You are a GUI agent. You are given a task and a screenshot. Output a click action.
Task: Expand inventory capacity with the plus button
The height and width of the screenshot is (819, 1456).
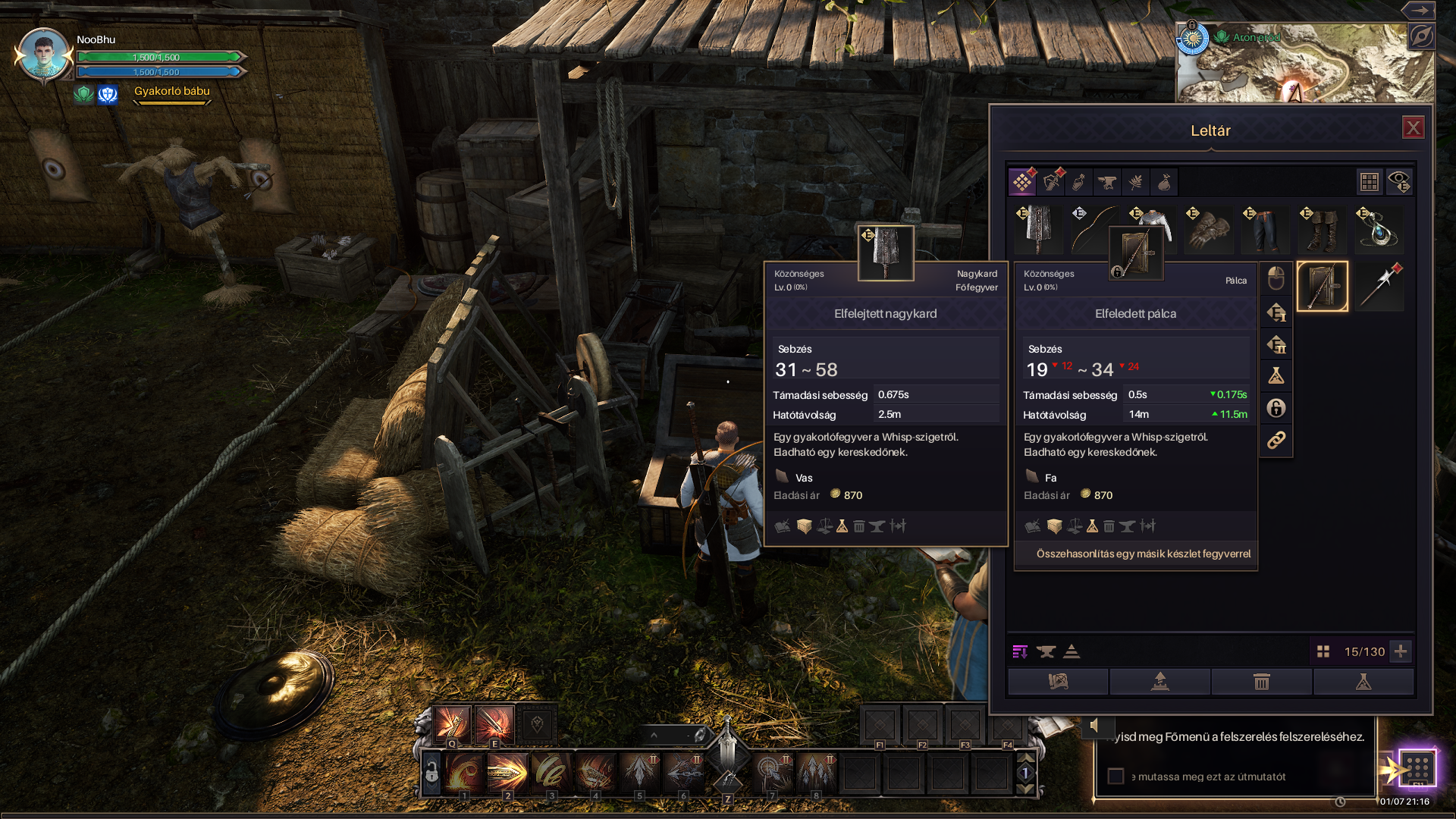tap(1401, 651)
